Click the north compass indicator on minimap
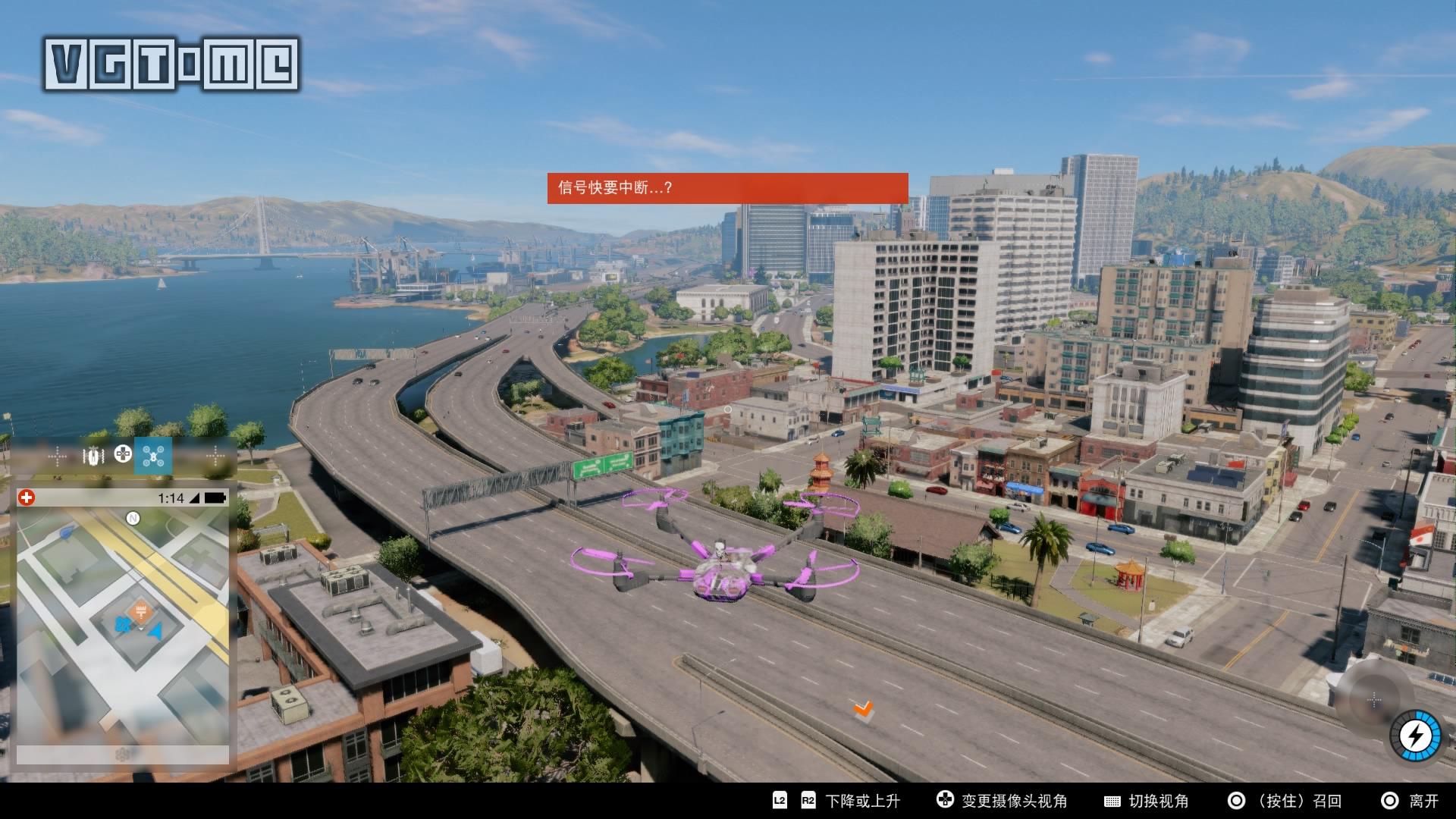Image resolution: width=1456 pixels, height=819 pixels. [x=133, y=519]
